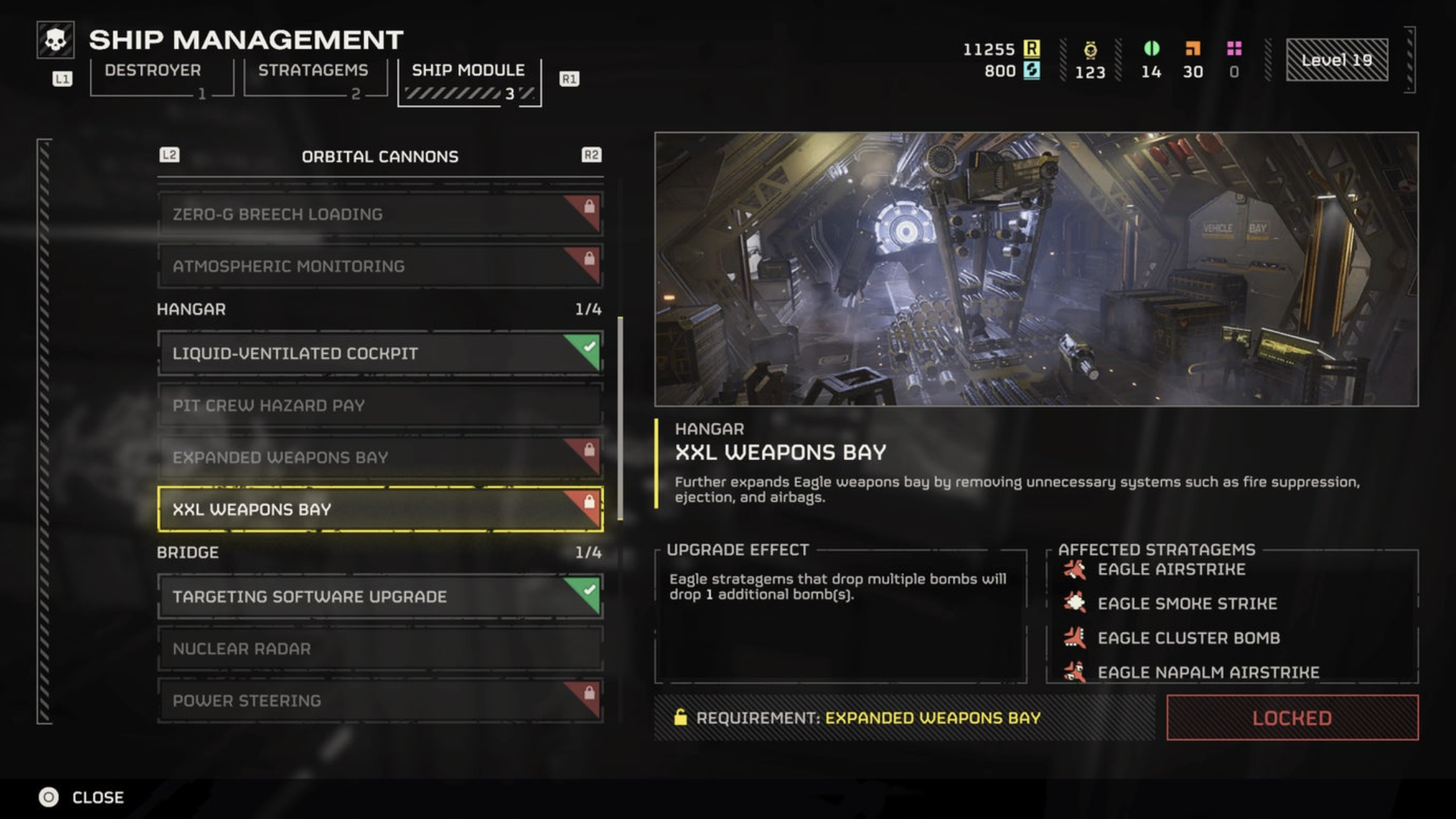Switch to the Destroyer tab
This screenshot has height=819, width=1456.
click(153, 70)
